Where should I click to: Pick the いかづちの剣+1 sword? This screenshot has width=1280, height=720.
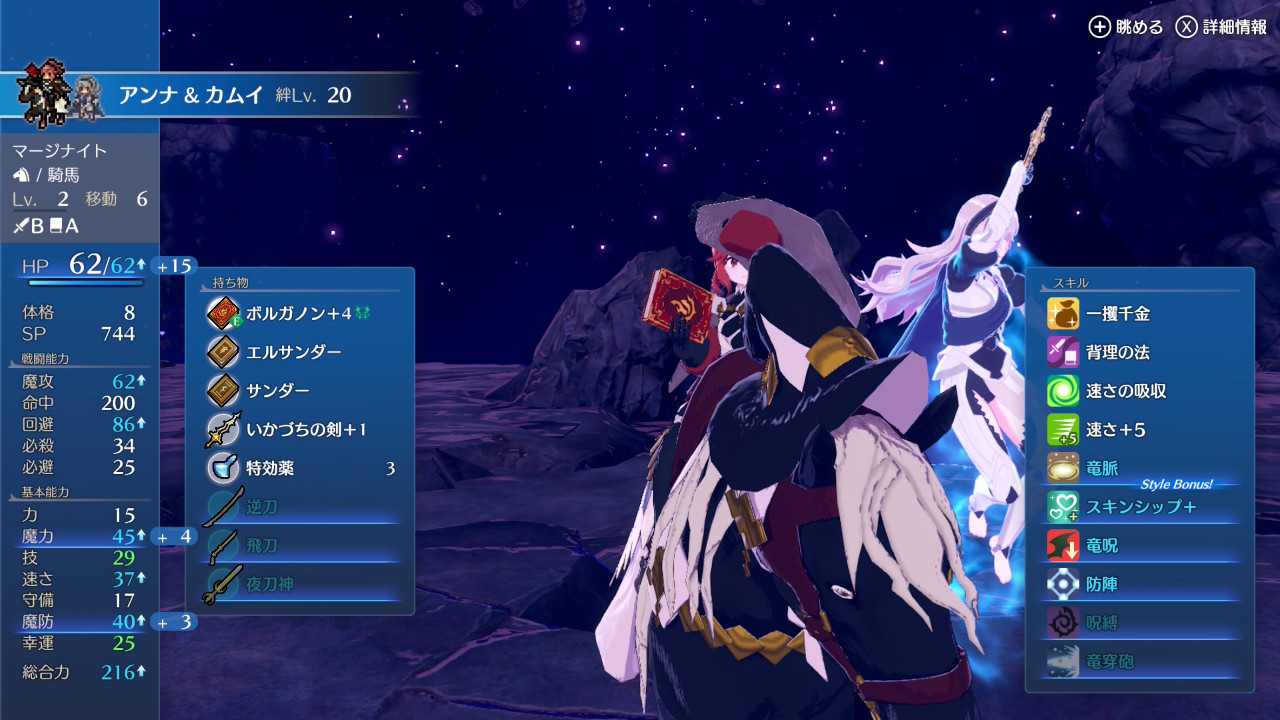(306, 430)
